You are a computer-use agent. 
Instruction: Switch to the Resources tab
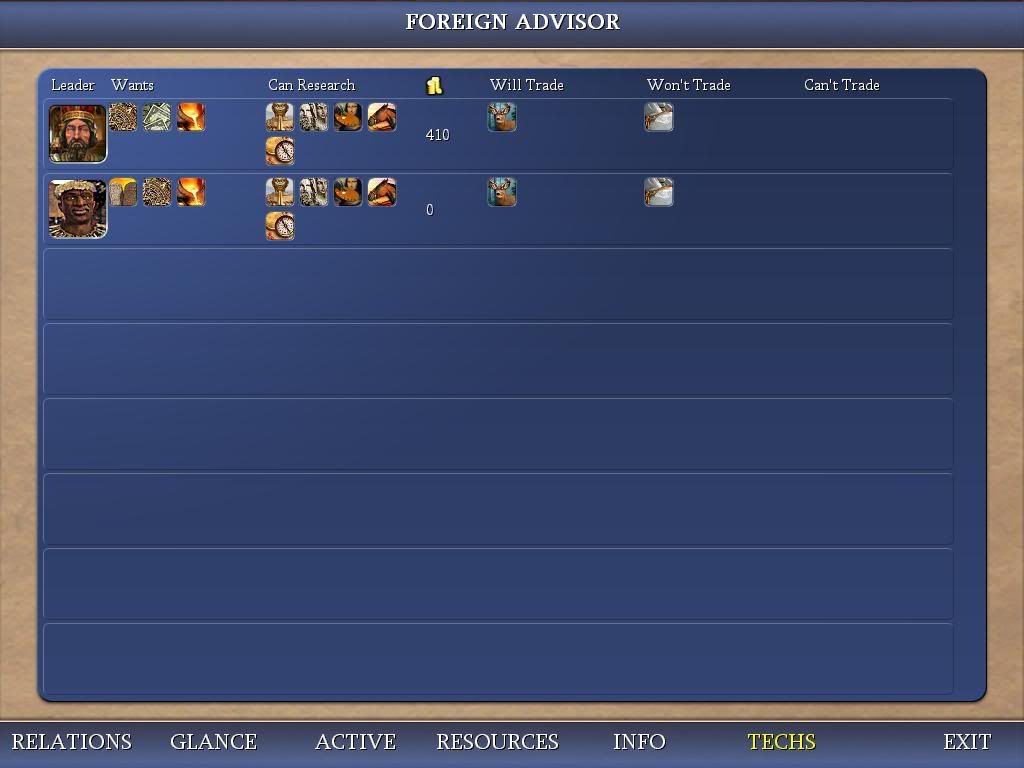pyautogui.click(x=497, y=742)
